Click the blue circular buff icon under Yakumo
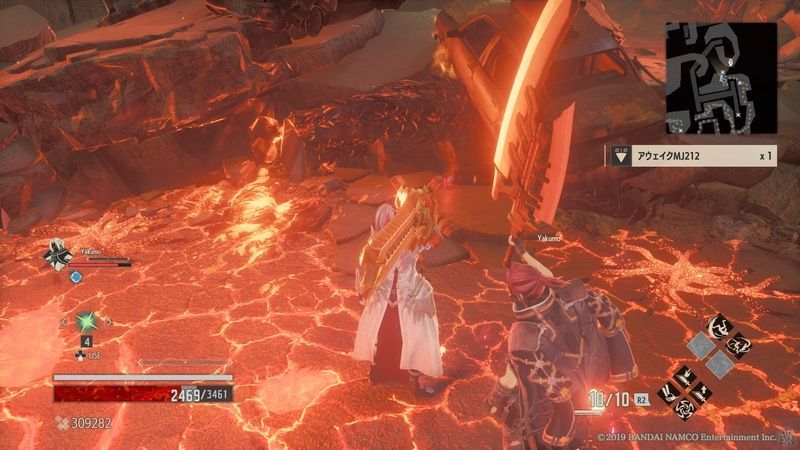 pos(76,277)
